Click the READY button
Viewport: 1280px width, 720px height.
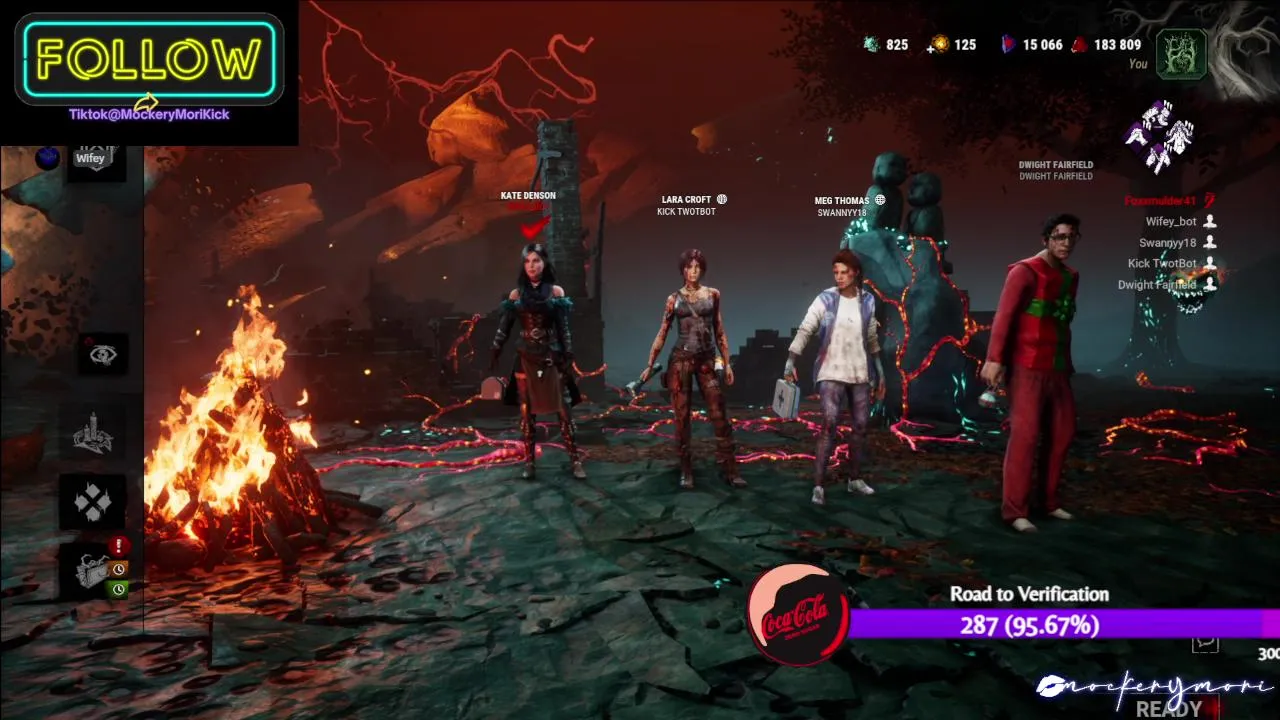pos(1169,709)
